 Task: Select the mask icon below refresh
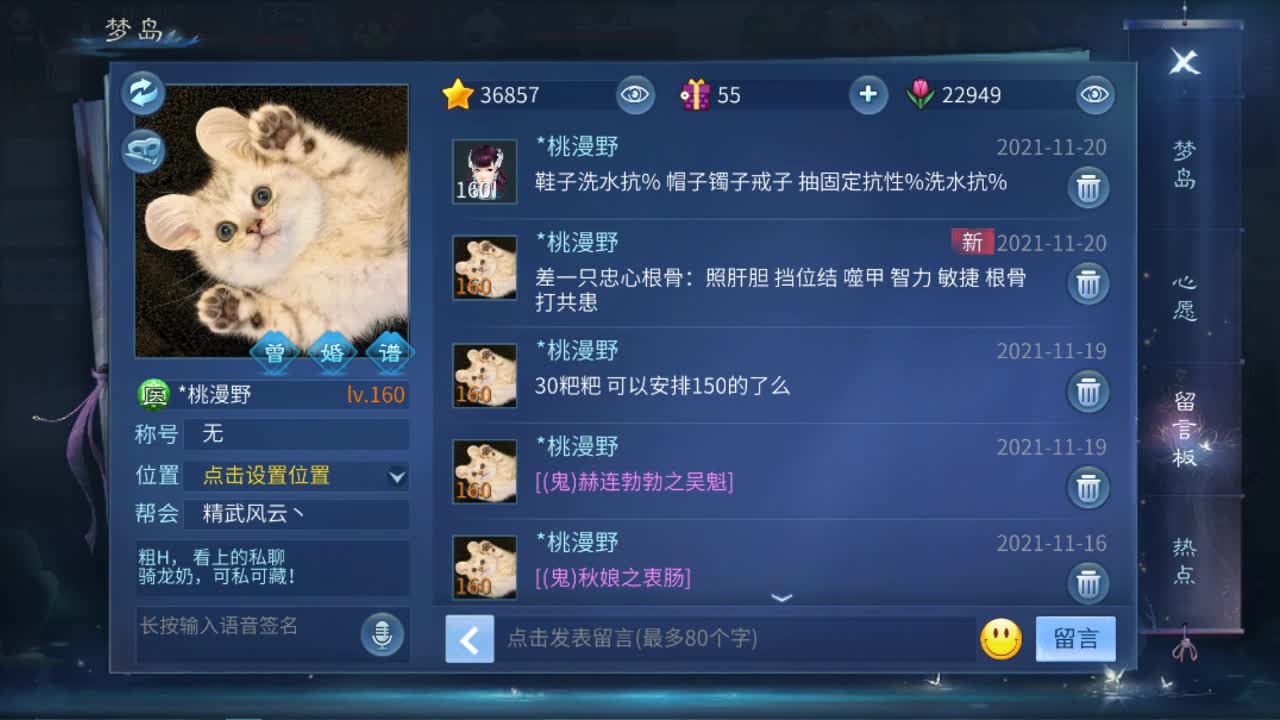143,152
